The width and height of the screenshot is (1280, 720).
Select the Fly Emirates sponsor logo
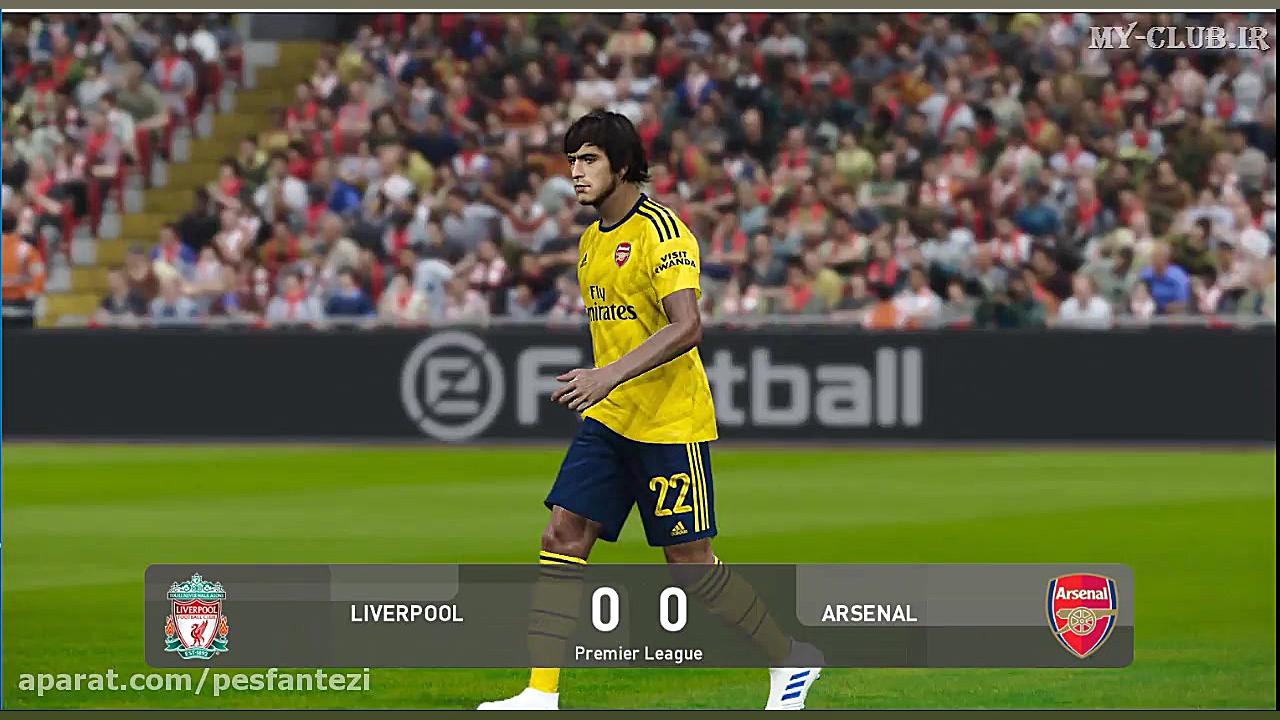[604, 305]
